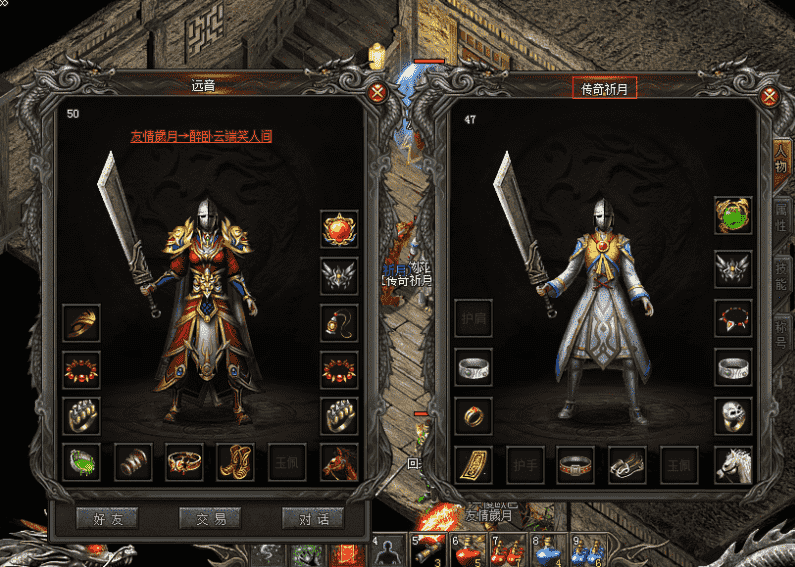Click 远音's lantern necklace slot
Screen dimensions: 795x567
pos(339,322)
